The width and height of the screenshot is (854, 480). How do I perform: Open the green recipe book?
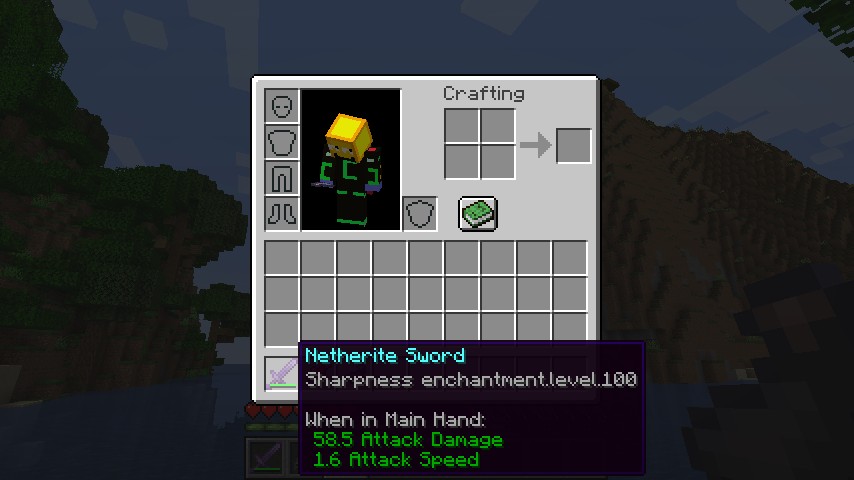pos(478,213)
